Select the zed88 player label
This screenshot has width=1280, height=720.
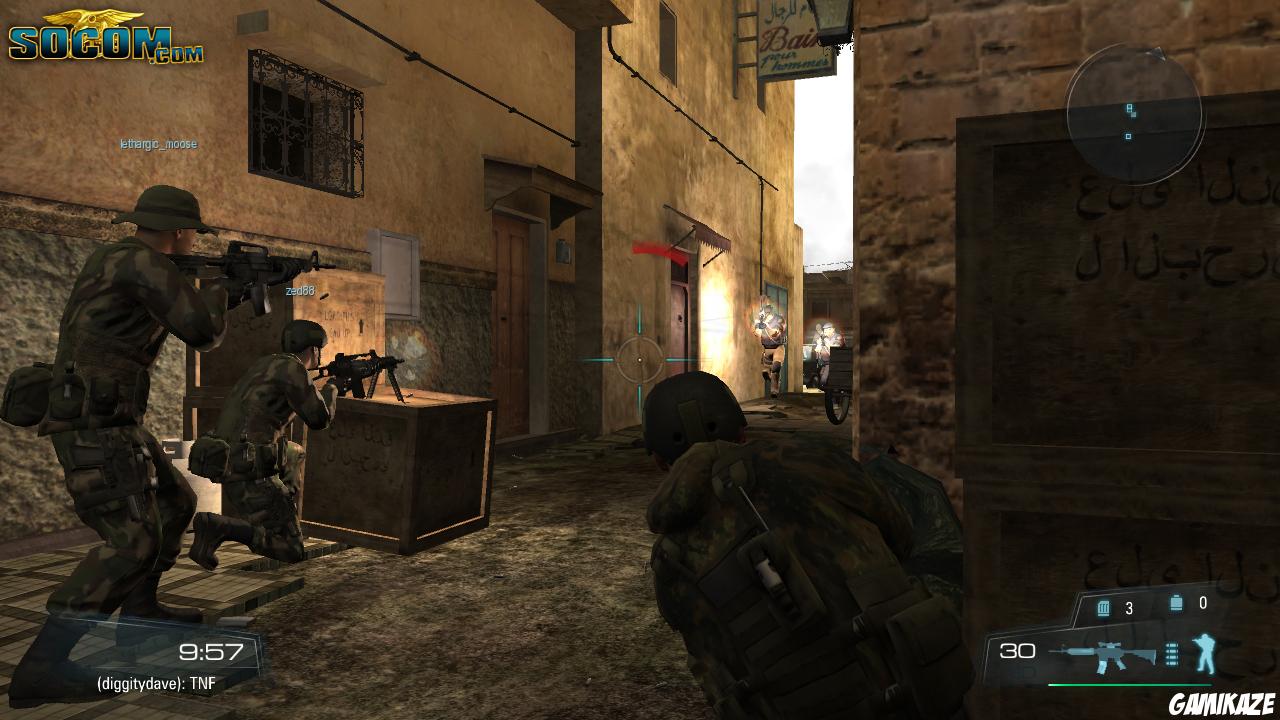[300, 290]
